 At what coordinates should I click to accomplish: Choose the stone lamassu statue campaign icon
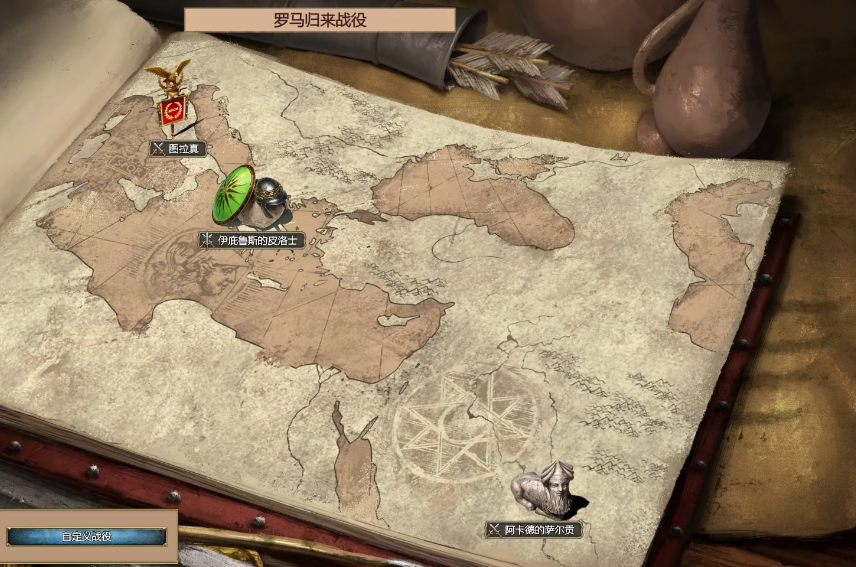click(x=545, y=489)
